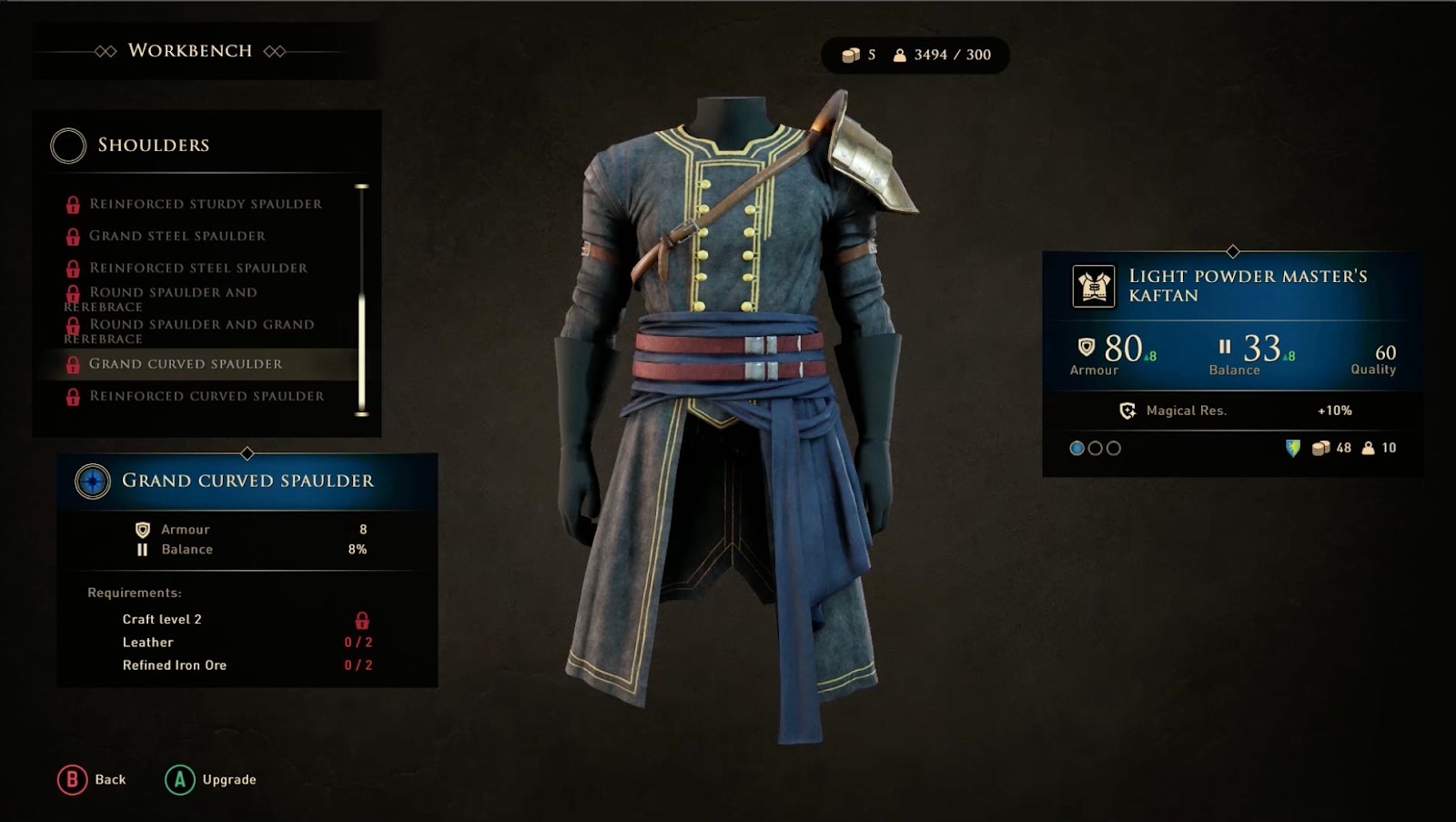
Task: Choose the Grand Steel Spaulder entry
Action: 177,236
